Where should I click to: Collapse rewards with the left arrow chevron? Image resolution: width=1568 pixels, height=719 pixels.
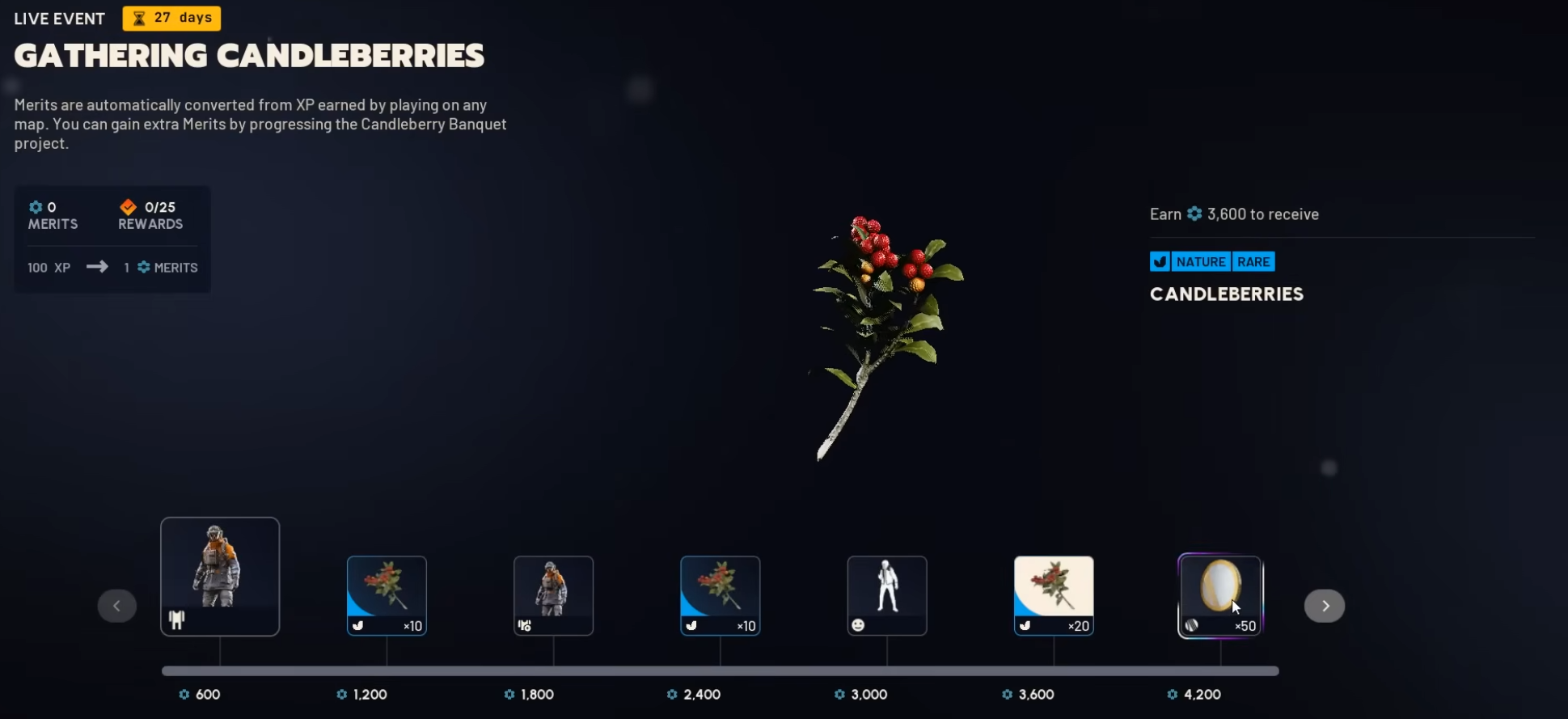(x=117, y=605)
